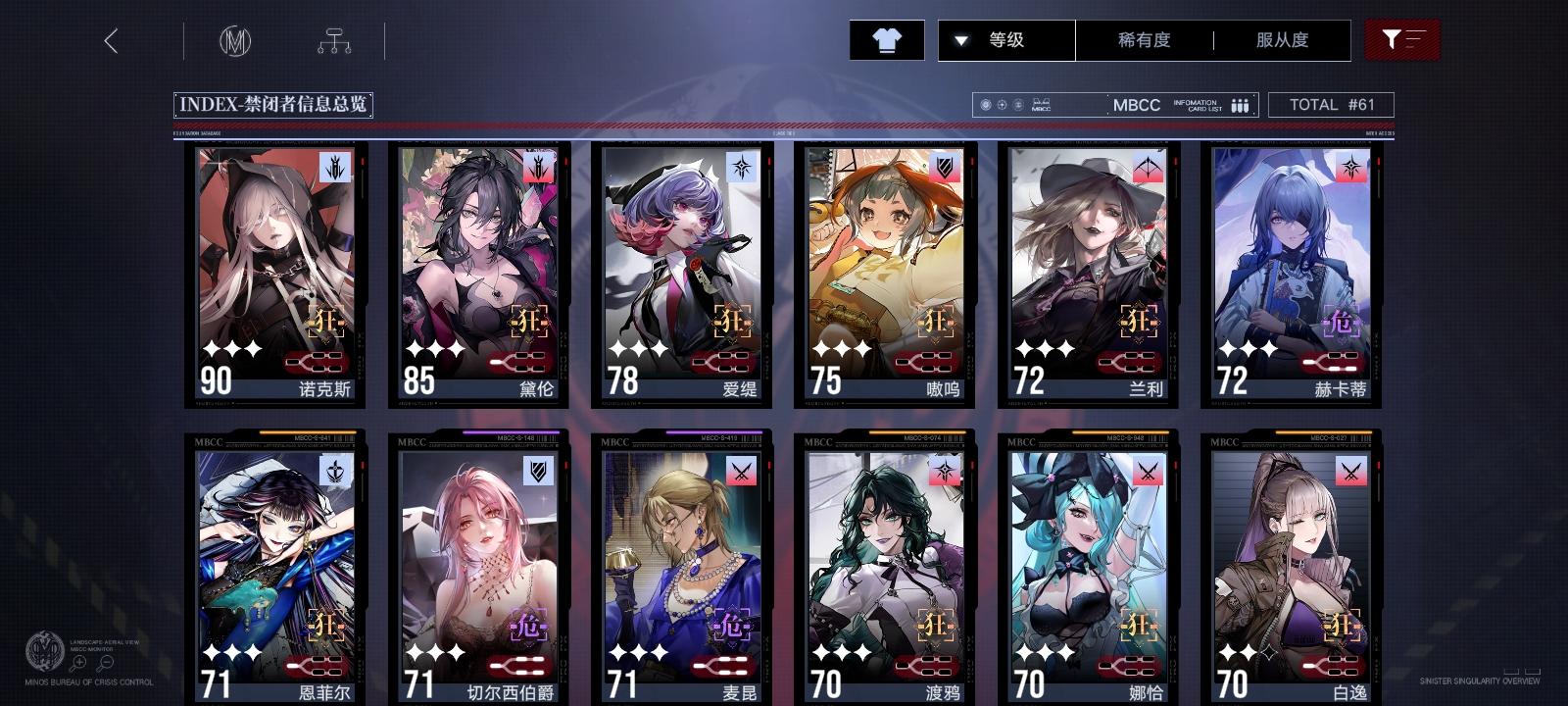
Task: Click the TOTAL #61 counter label
Action: click(1333, 105)
